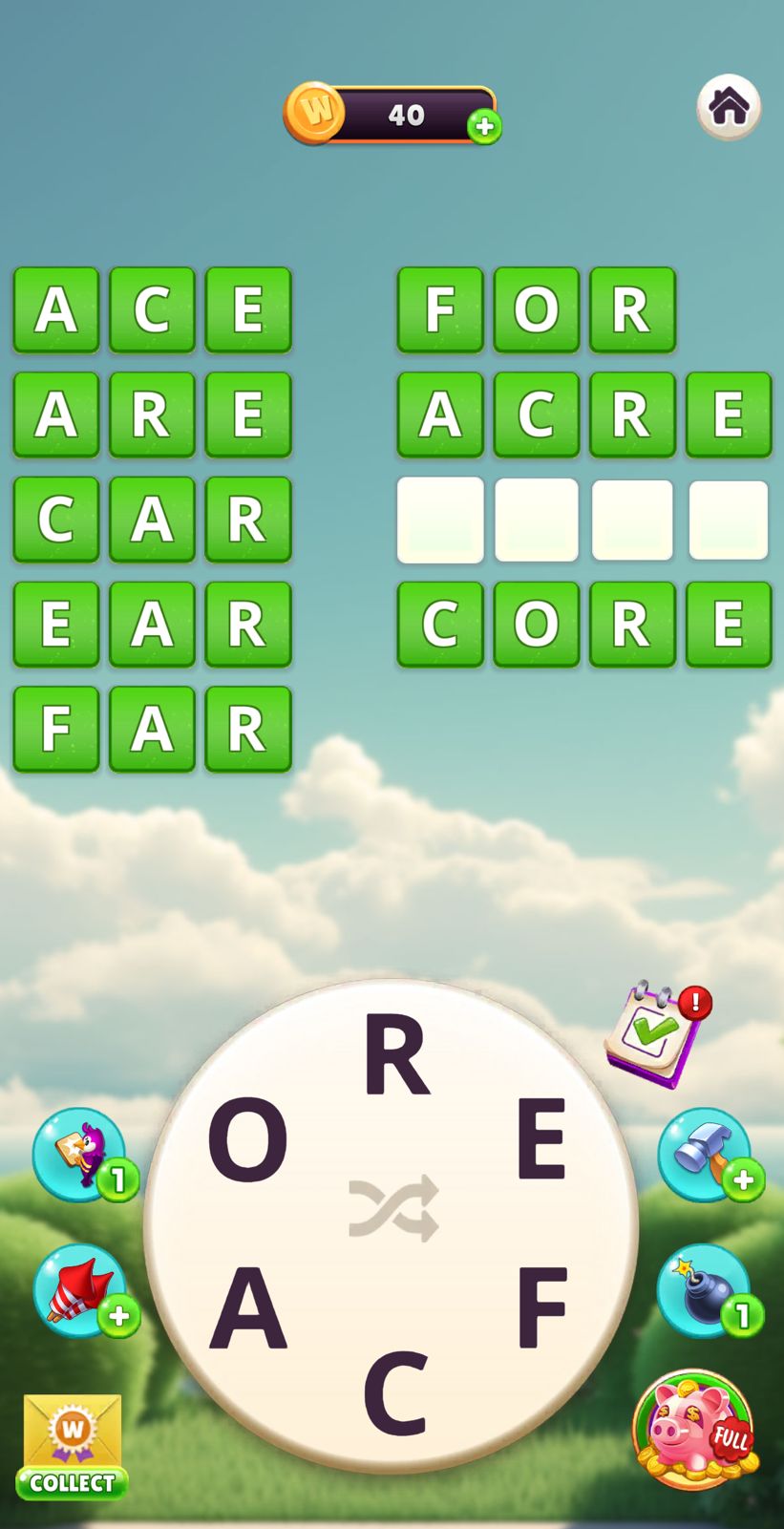Select letter A on the wheel
This screenshot has height=1529, width=784.
(x=247, y=1306)
